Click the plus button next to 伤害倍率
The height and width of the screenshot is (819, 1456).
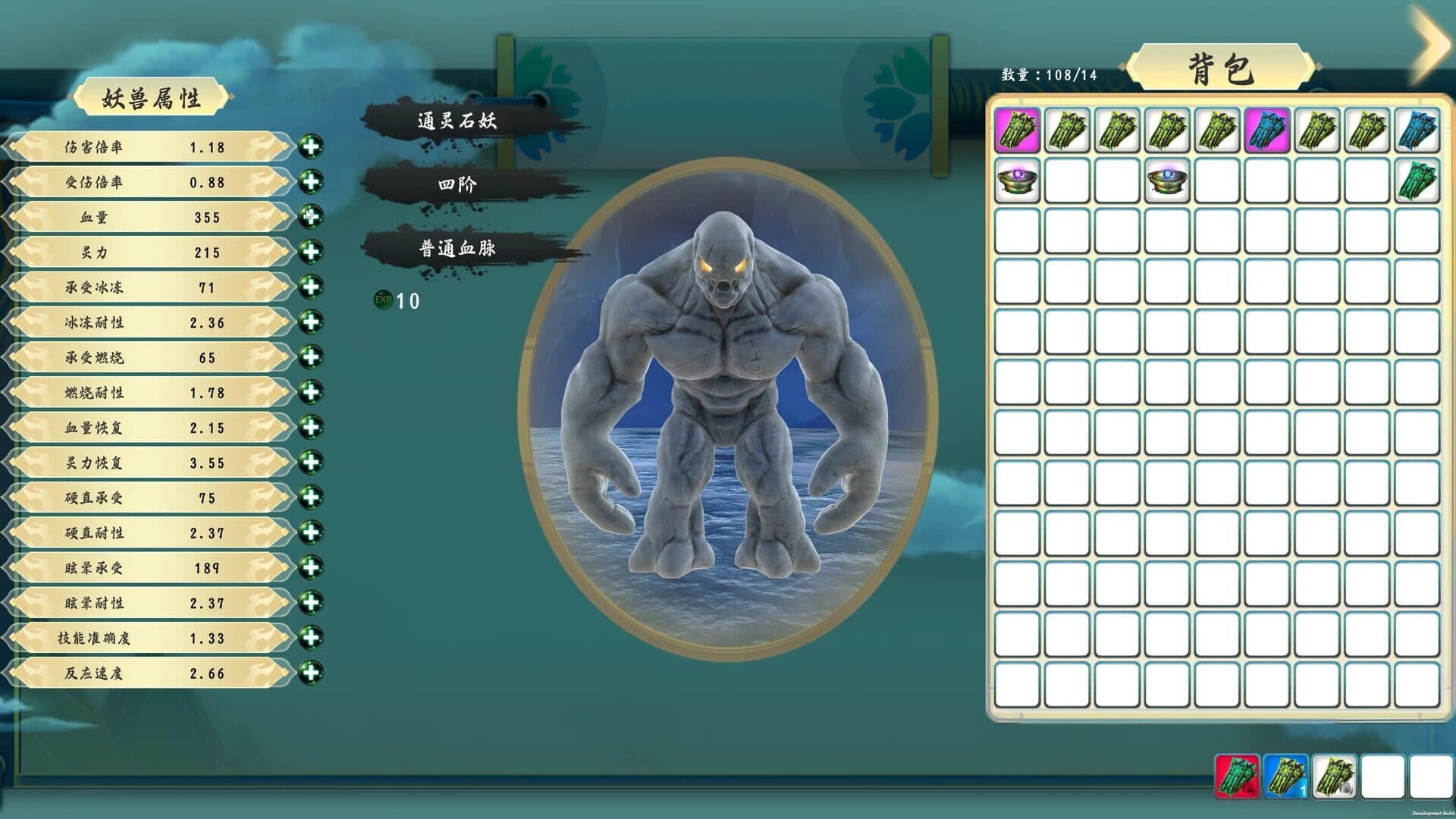[309, 148]
